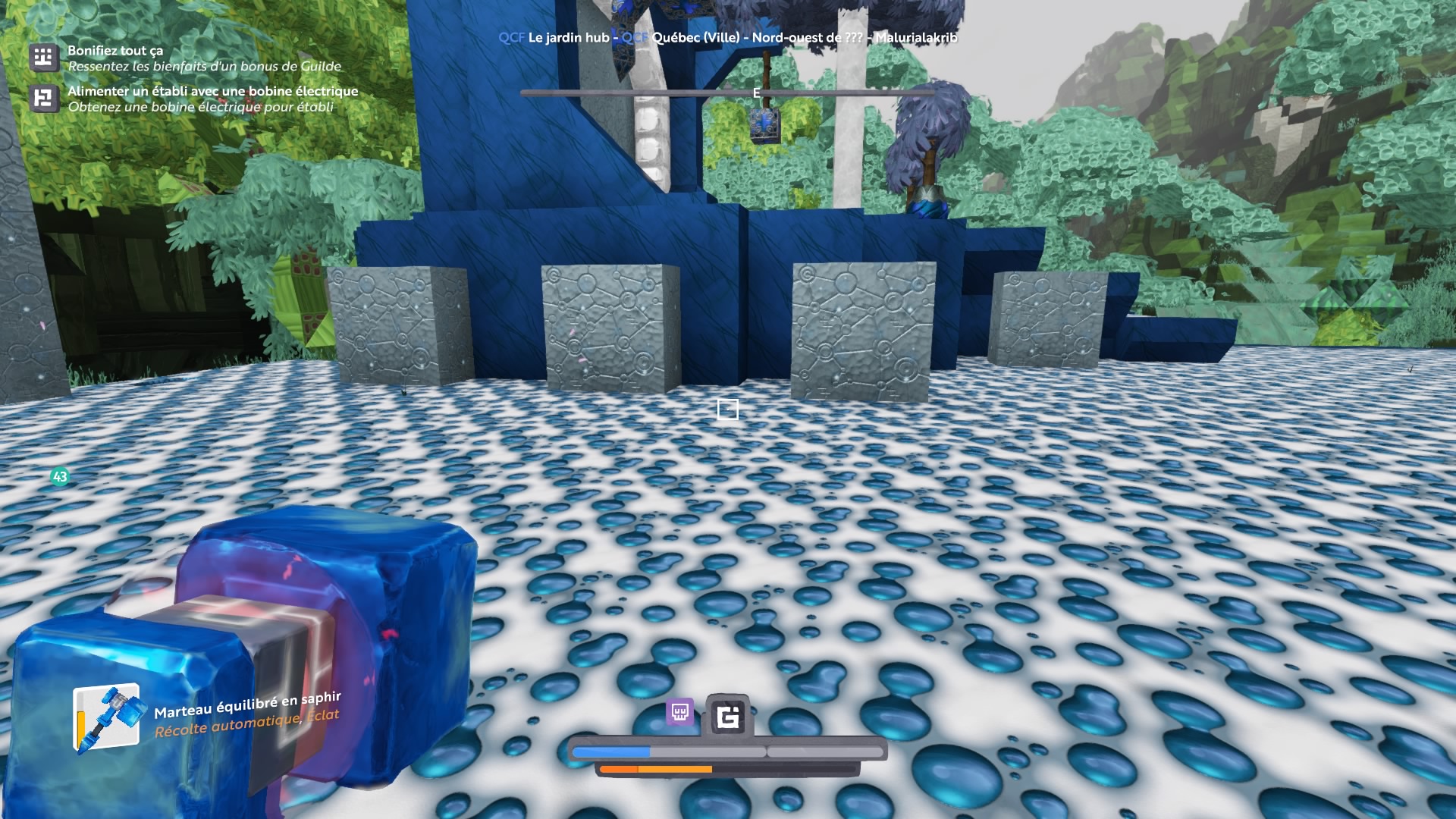
Task: Select the sapphire hammer equipped slot
Action: point(107,719)
